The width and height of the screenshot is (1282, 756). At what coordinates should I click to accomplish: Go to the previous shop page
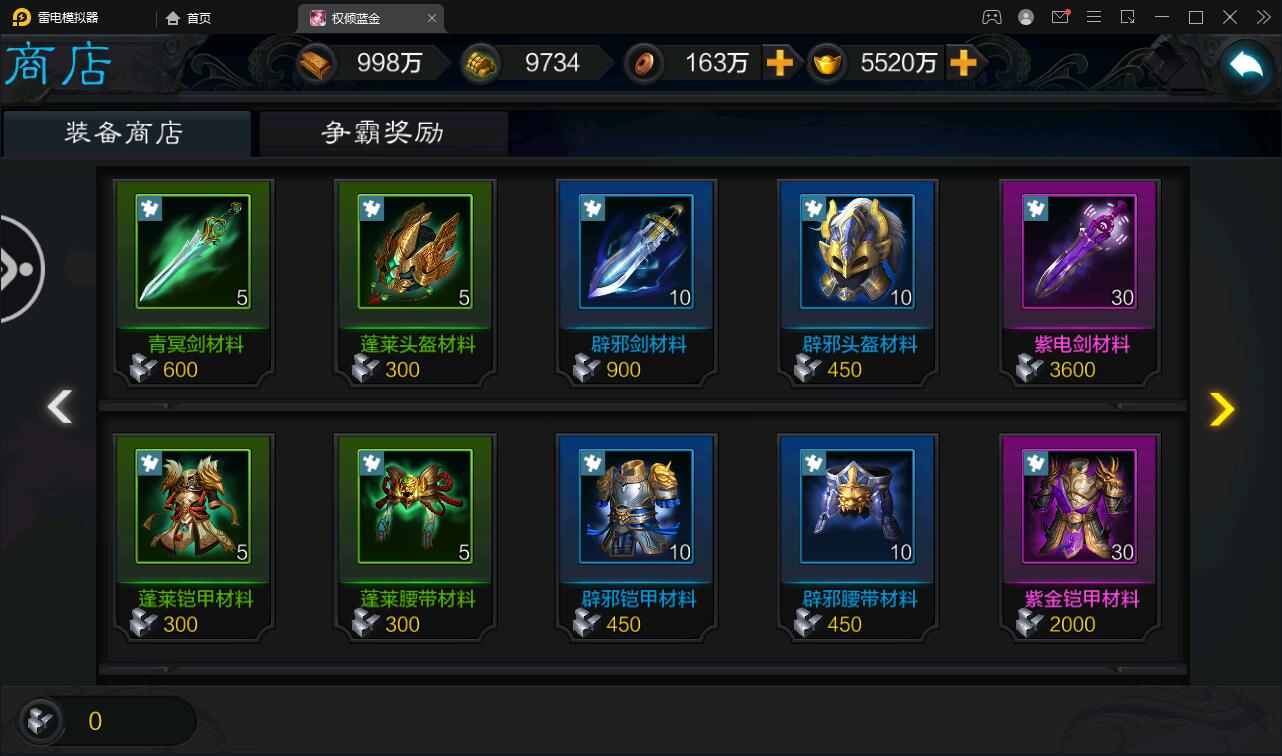tap(60, 408)
